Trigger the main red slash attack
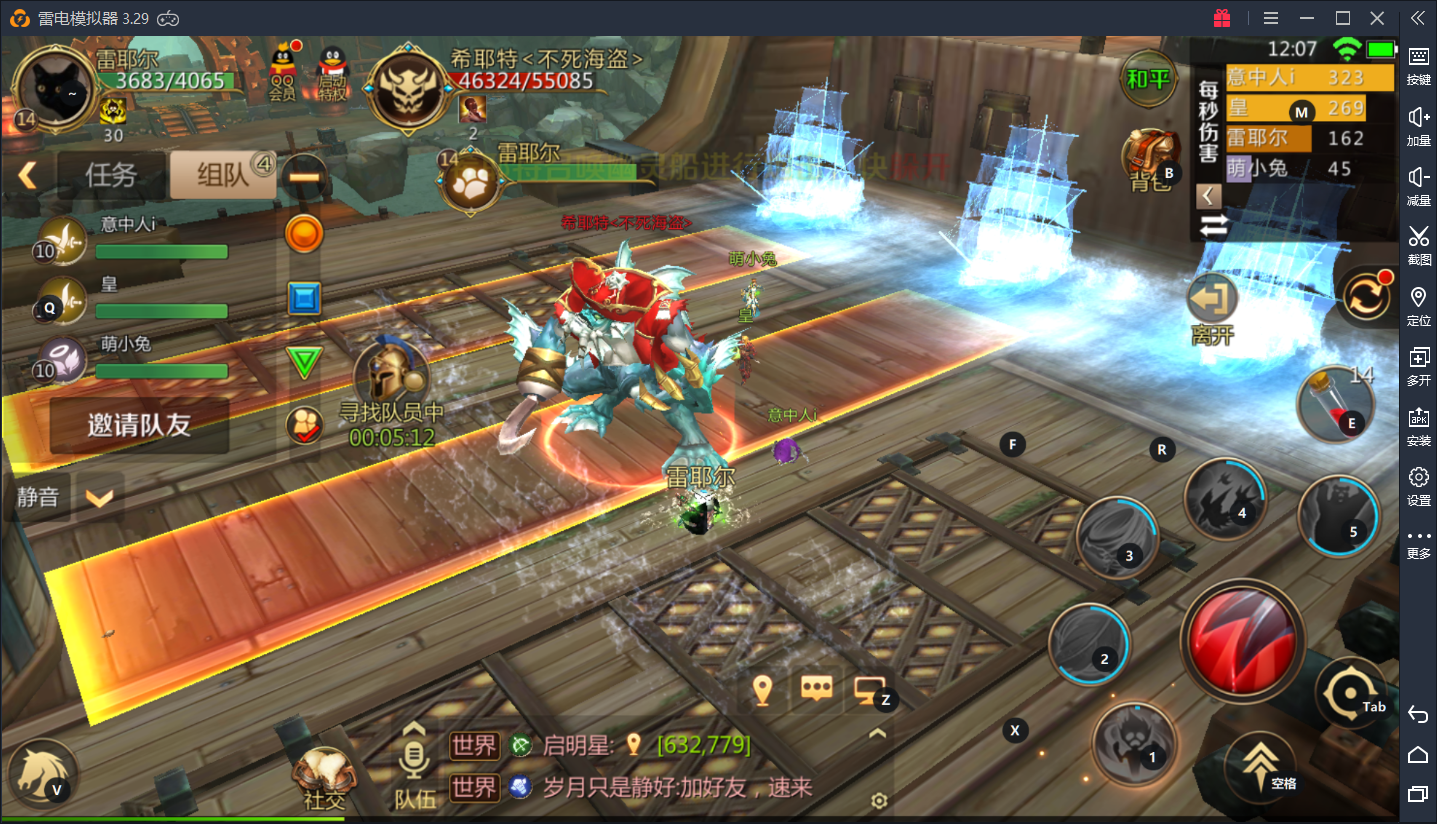 coord(1242,640)
